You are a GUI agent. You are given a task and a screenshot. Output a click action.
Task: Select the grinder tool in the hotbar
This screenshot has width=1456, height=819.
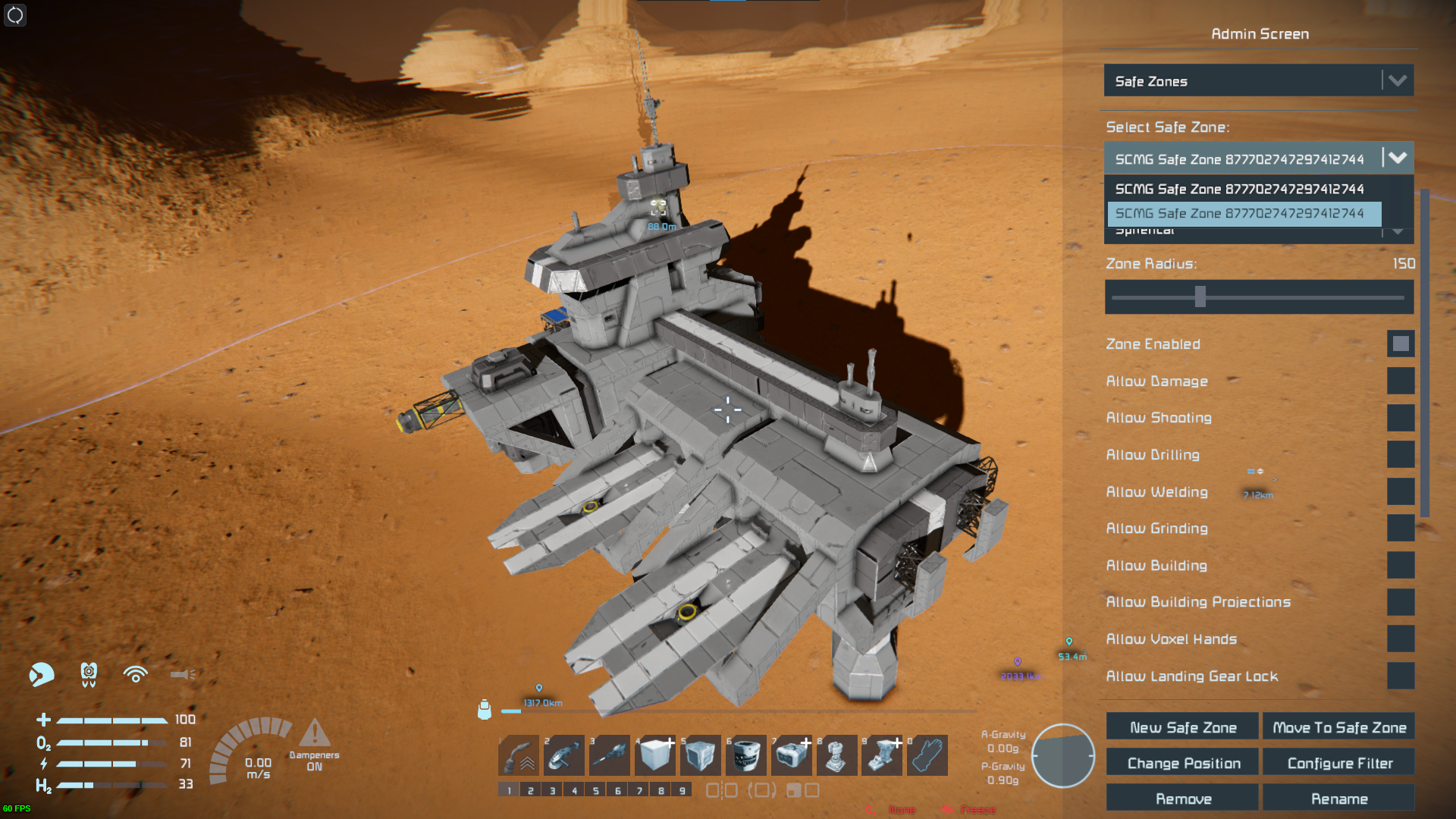(564, 756)
